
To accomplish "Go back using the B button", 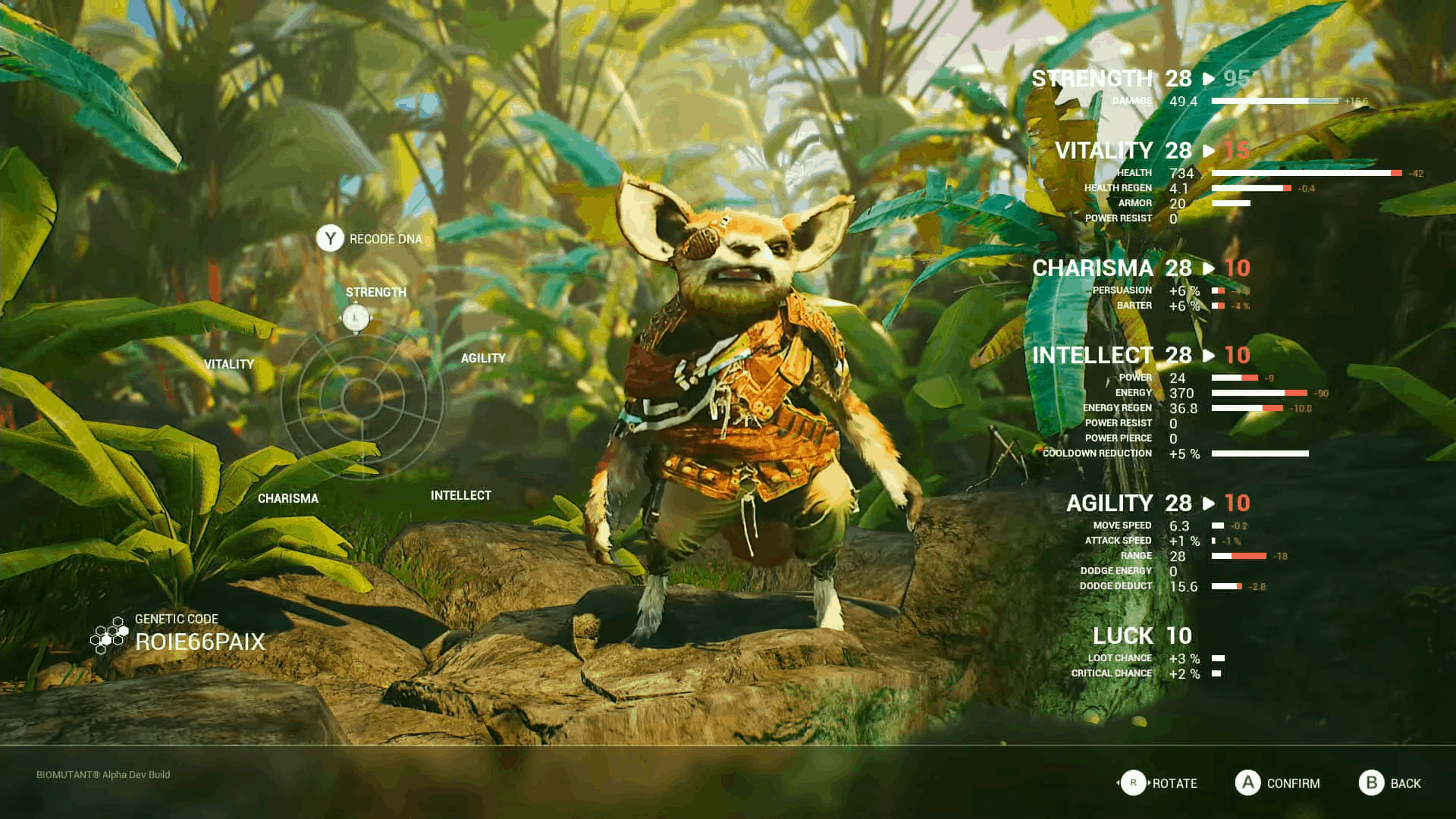I will click(1370, 783).
